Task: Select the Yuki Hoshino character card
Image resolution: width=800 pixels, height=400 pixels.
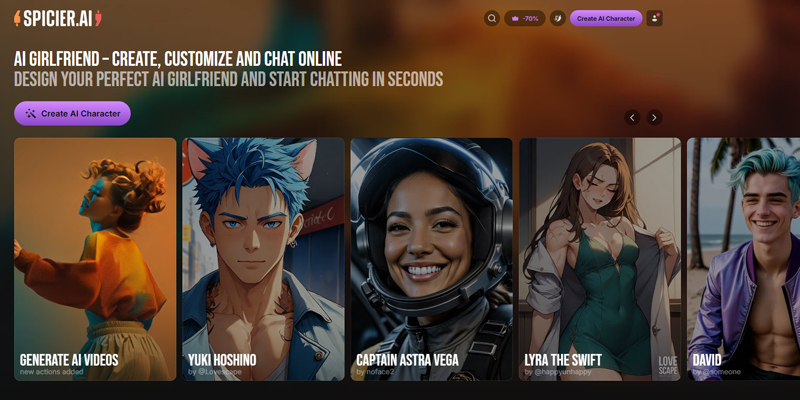Action: point(263,259)
